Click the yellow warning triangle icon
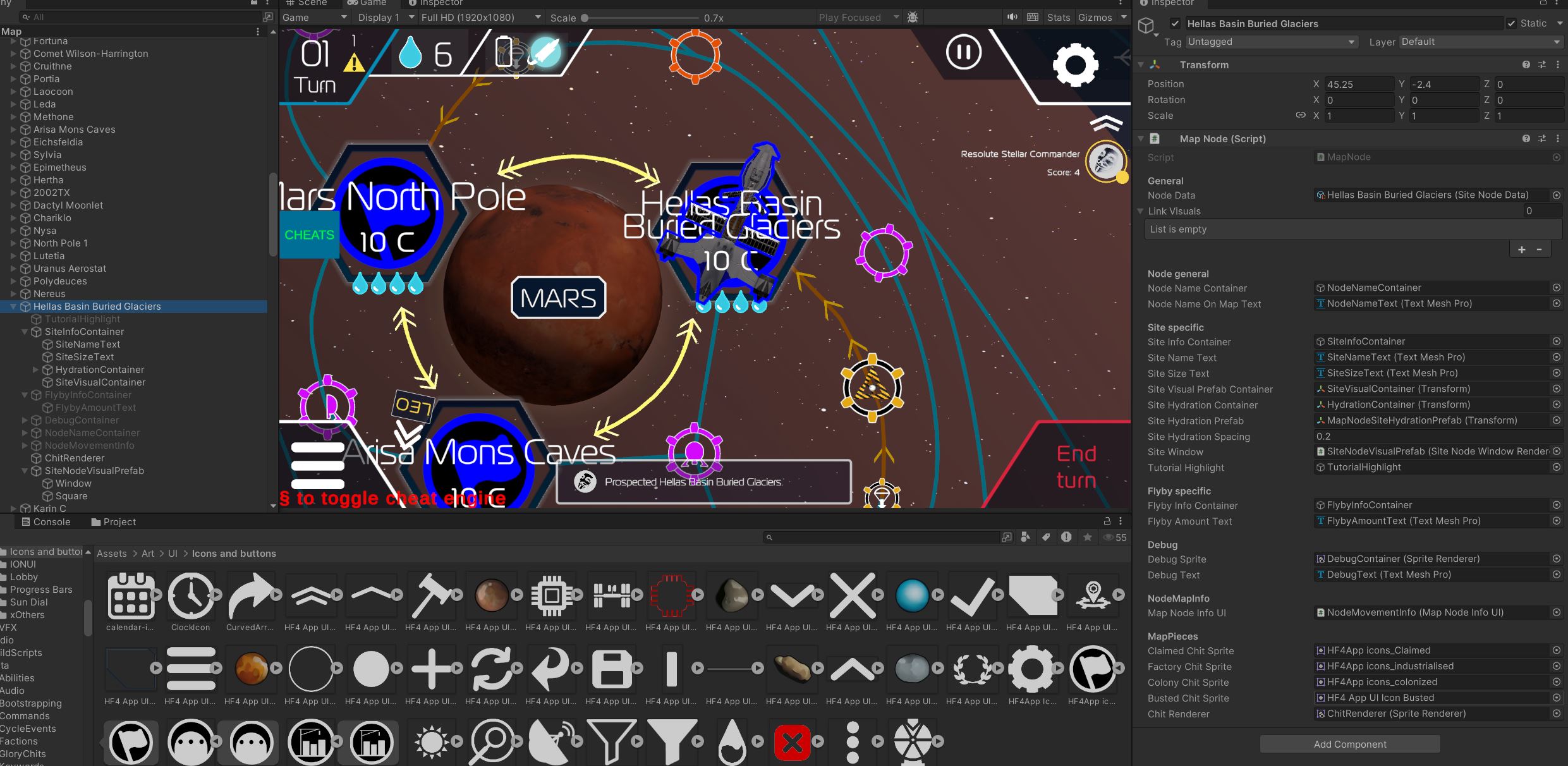Viewport: 1568px width, 766px height. (354, 62)
